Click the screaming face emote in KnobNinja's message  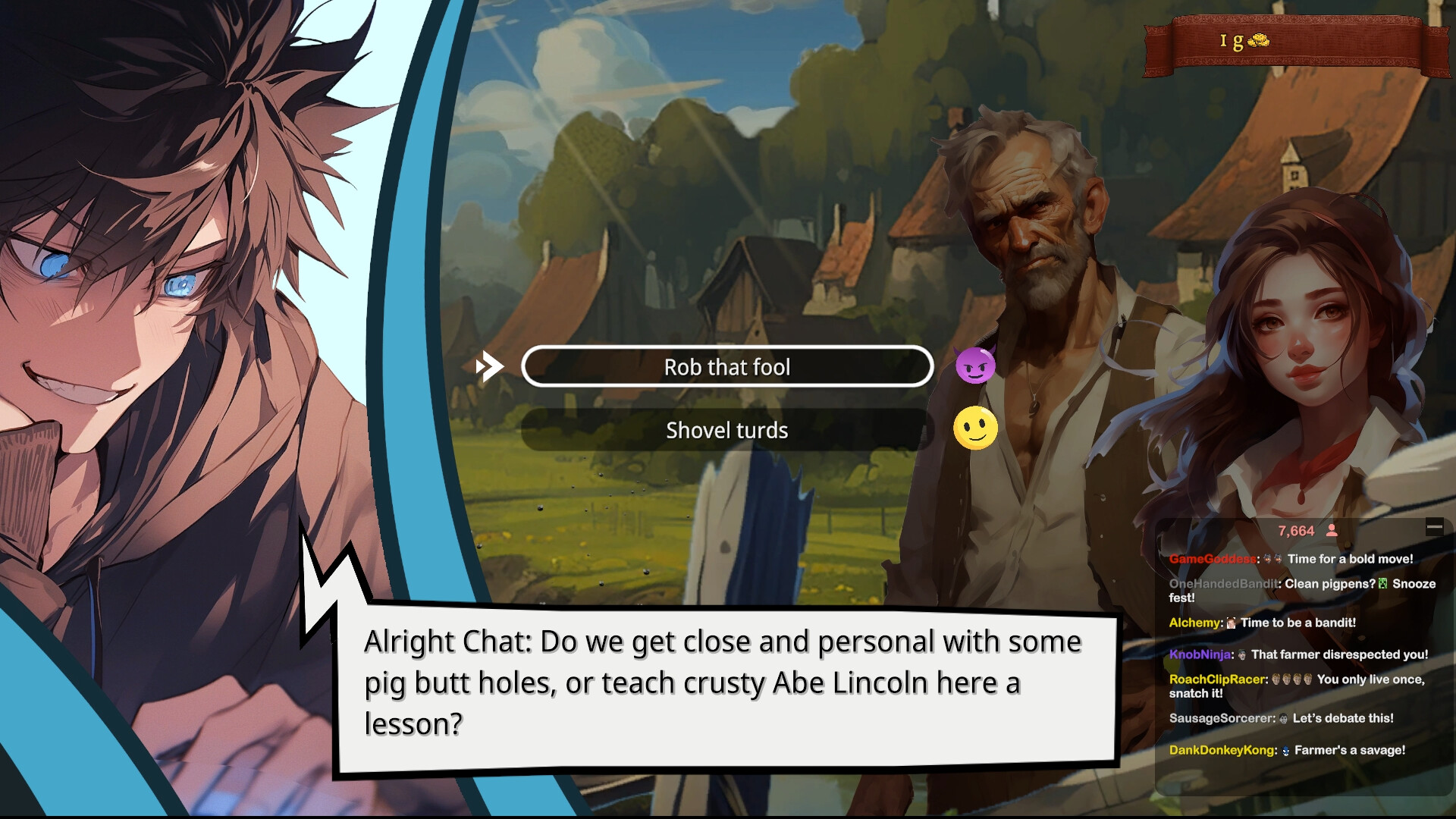coord(1241,654)
